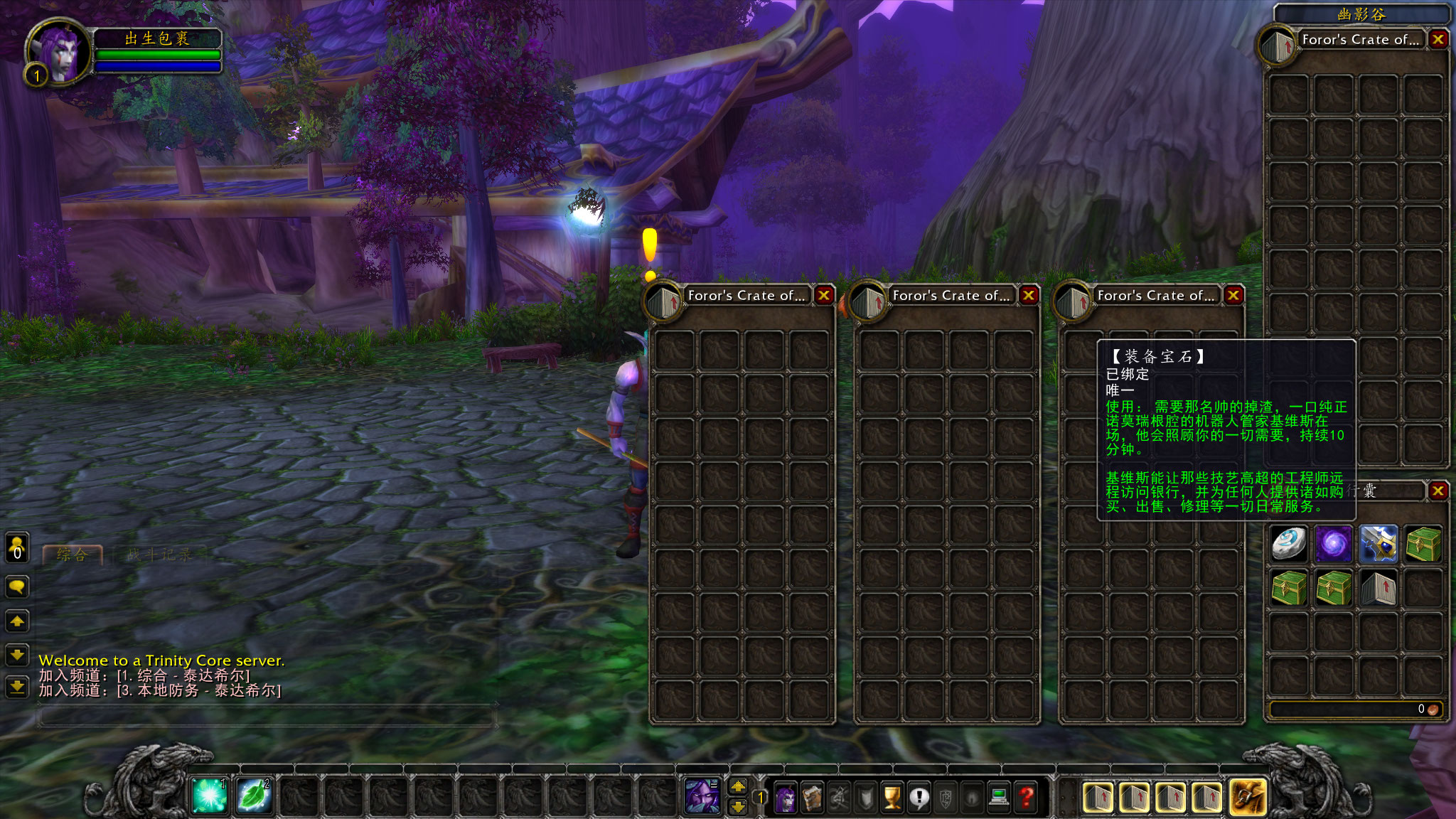Open the game menu via the computer icon

(999, 798)
